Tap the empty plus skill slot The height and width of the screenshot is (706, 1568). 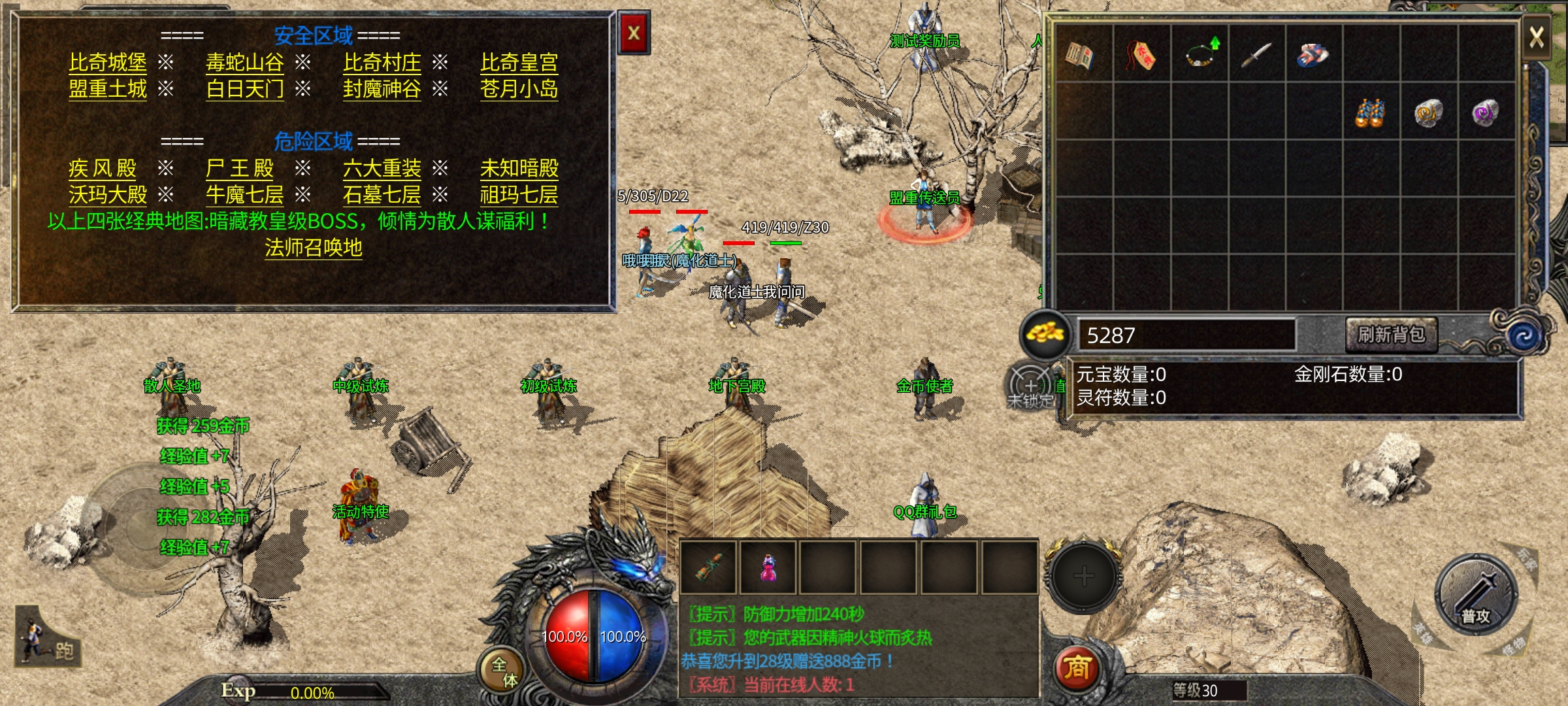point(1083,576)
